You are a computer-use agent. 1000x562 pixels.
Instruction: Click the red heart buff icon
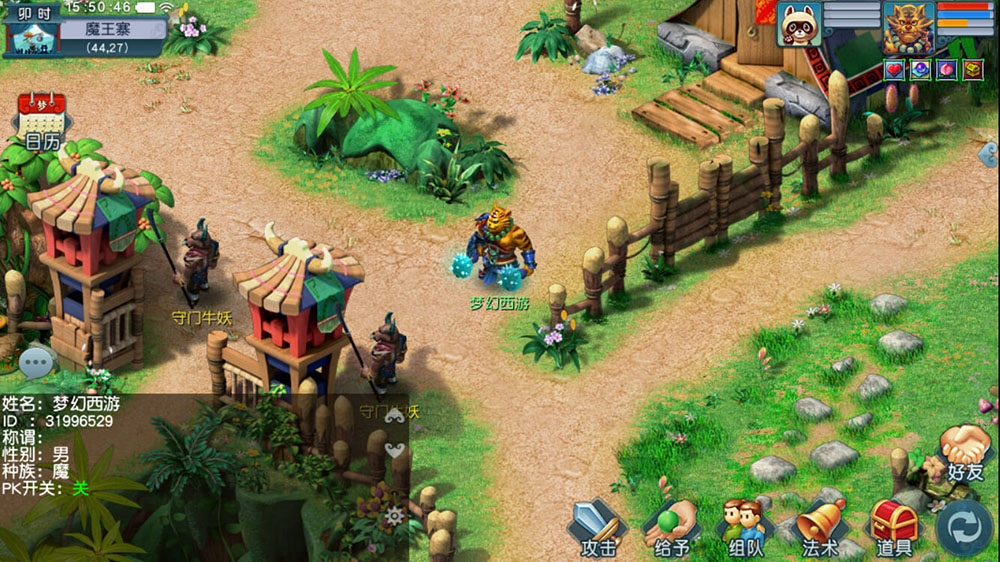pyautogui.click(x=894, y=69)
